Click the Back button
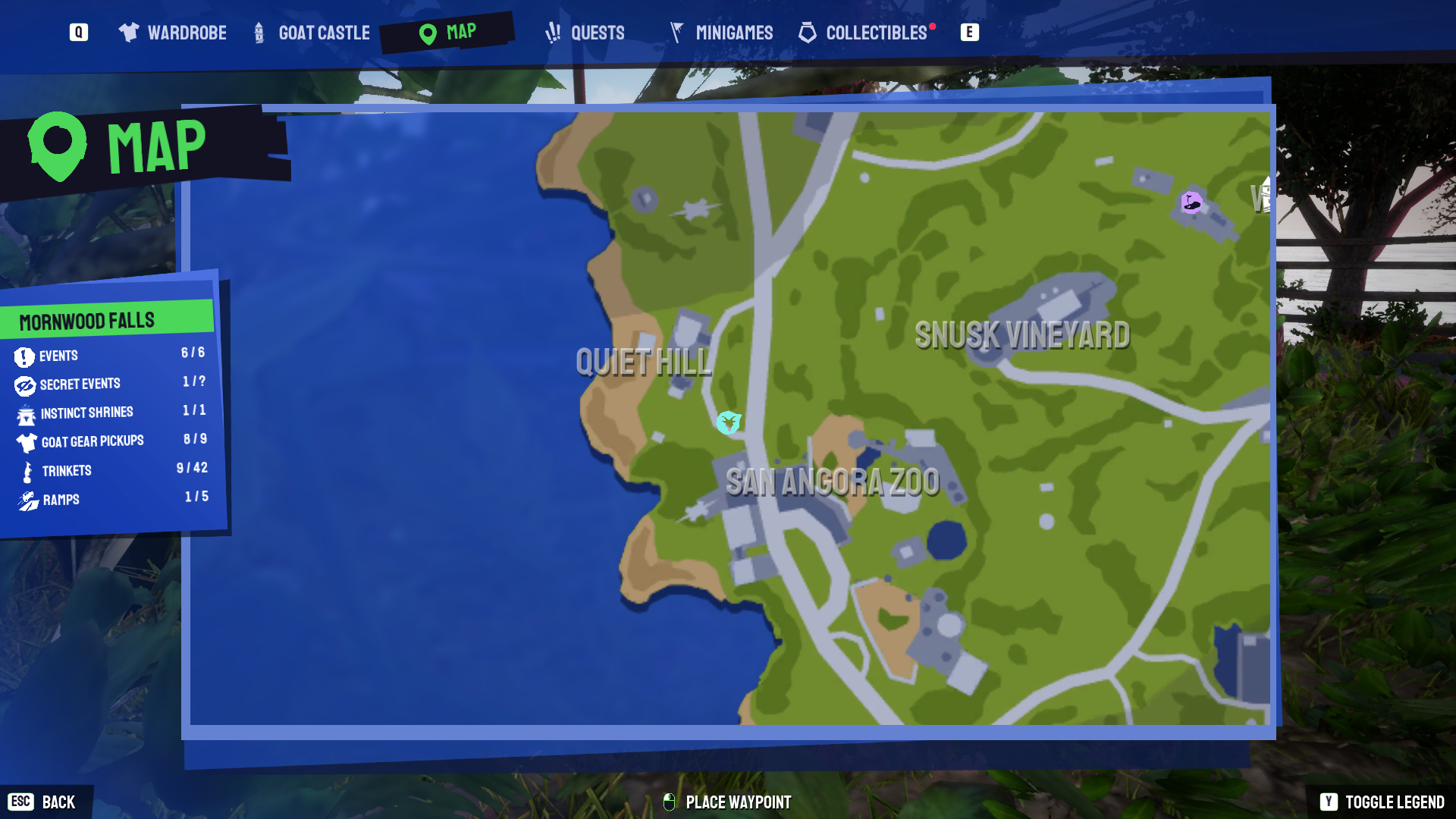 tap(45, 802)
